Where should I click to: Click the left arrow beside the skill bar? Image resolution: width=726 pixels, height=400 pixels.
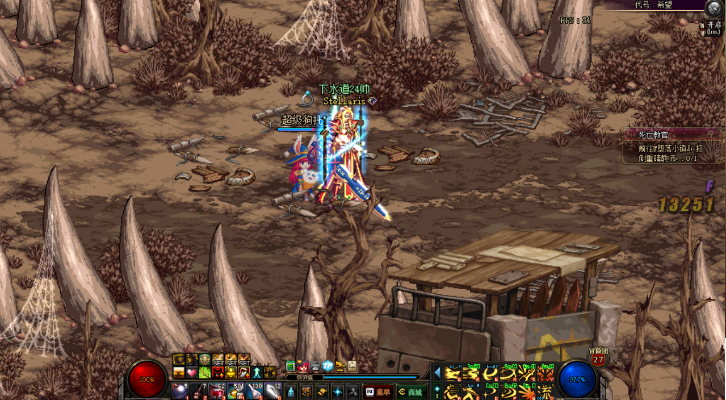pos(436,372)
